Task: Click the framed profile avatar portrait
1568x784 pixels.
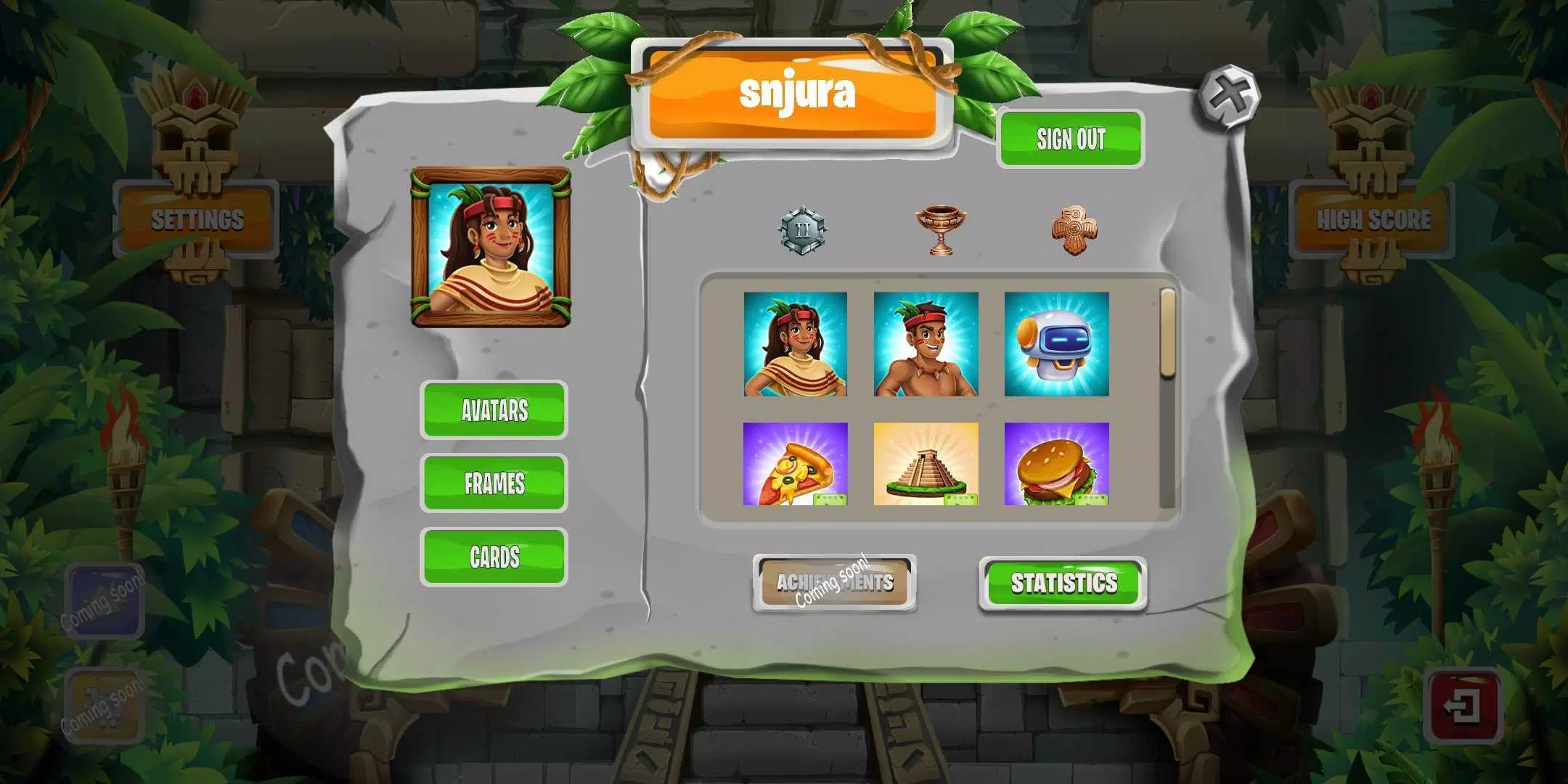Action: (x=491, y=248)
